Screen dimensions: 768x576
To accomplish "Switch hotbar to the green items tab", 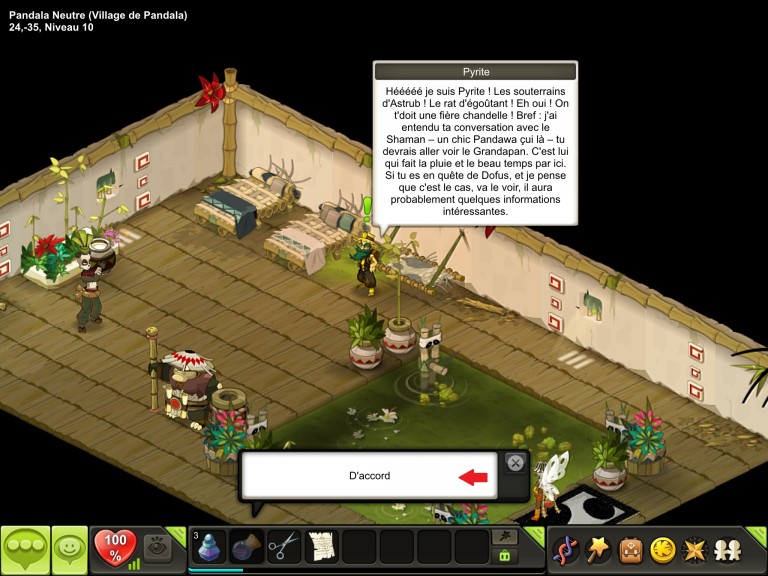I will click(505, 556).
